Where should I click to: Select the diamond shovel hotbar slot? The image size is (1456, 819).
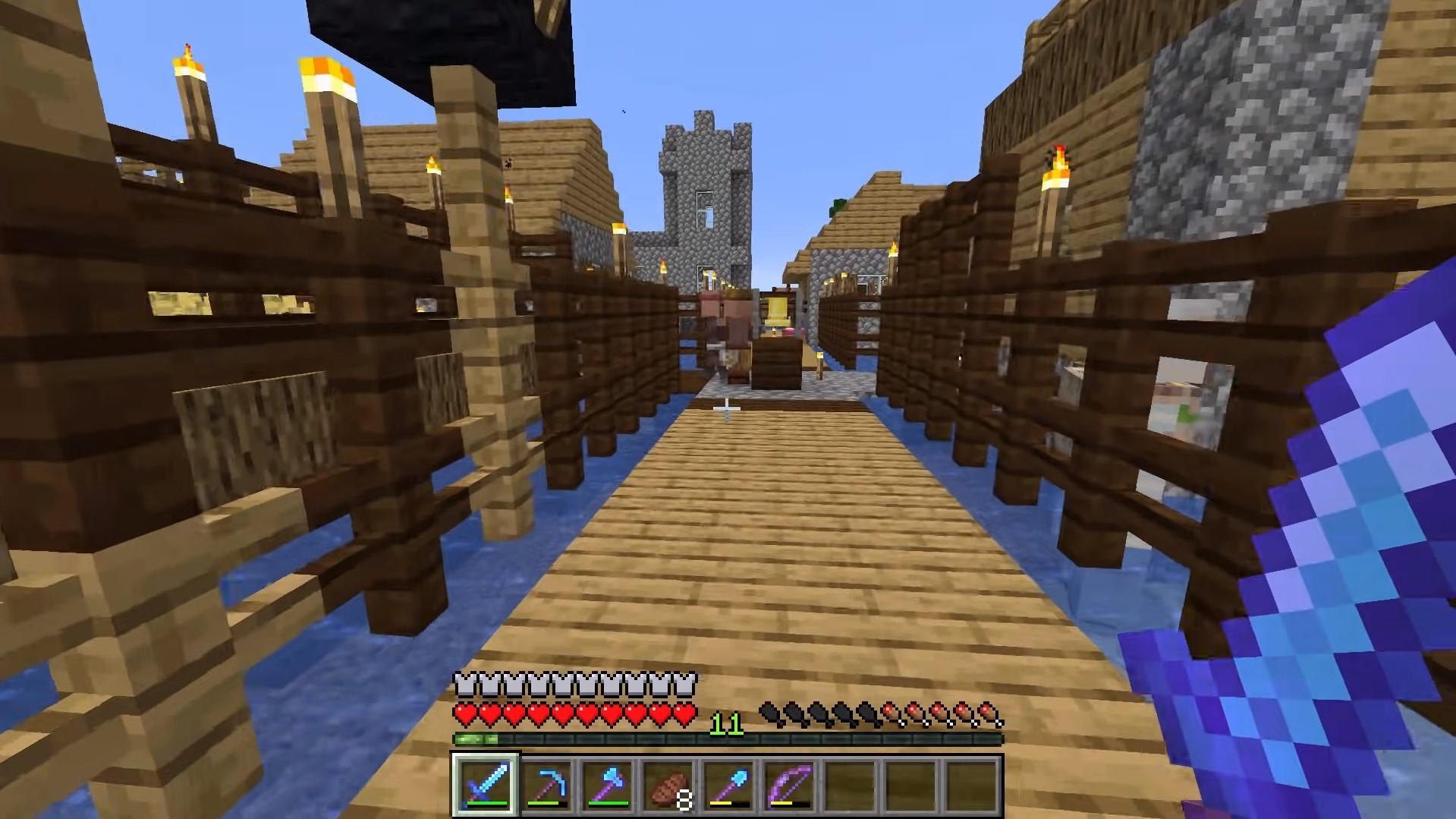point(728,785)
